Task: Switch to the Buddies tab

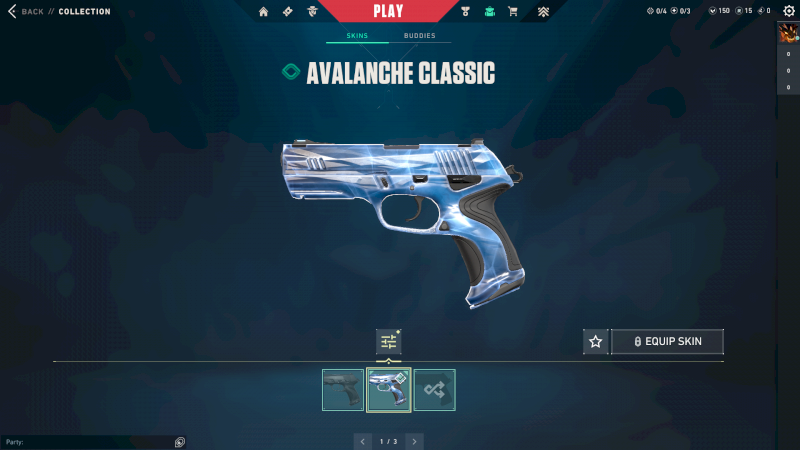Action: (420, 36)
